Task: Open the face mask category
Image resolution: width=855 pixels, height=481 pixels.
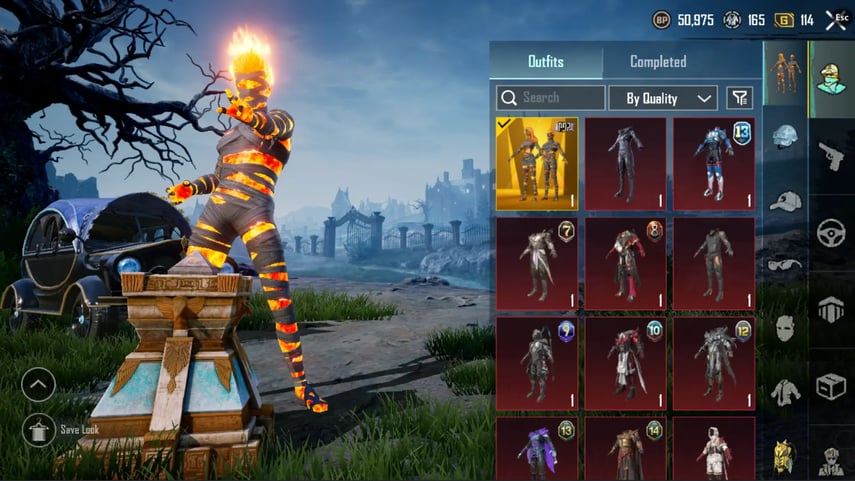Action: pos(785,327)
